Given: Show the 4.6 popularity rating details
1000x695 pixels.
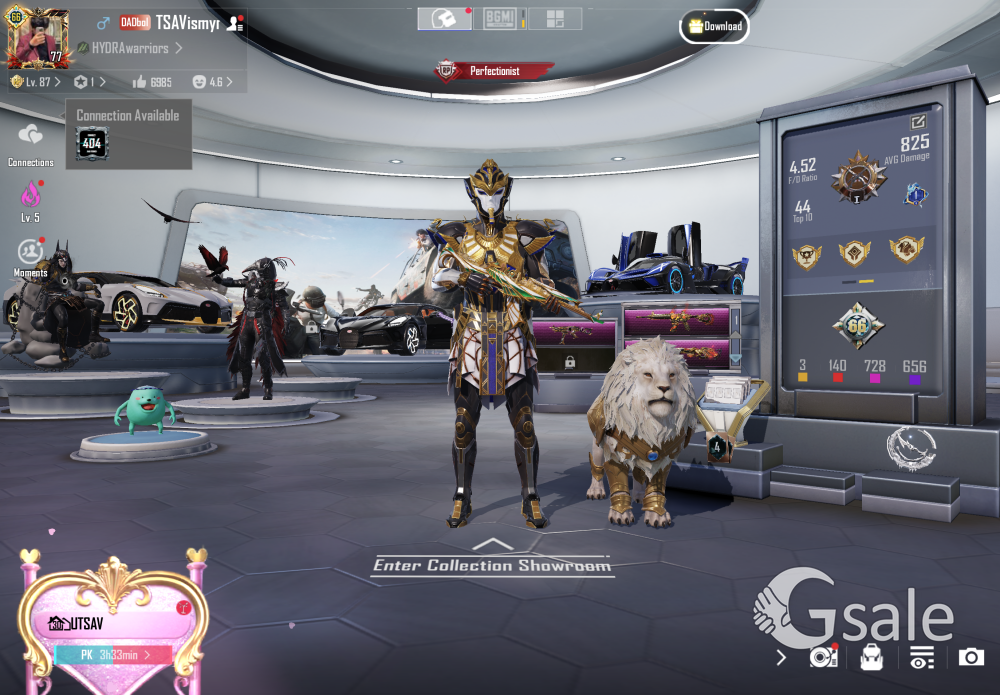Looking at the screenshot, I should pos(212,81).
